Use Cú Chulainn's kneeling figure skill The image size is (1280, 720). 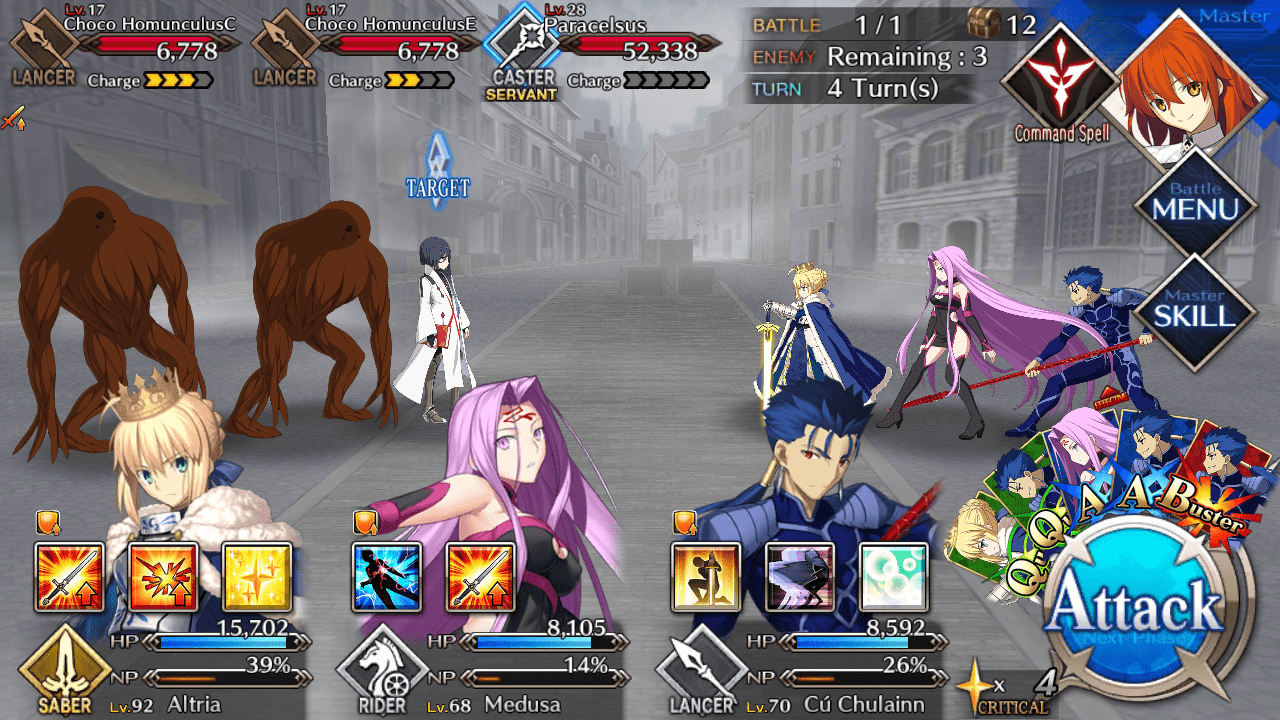point(706,577)
